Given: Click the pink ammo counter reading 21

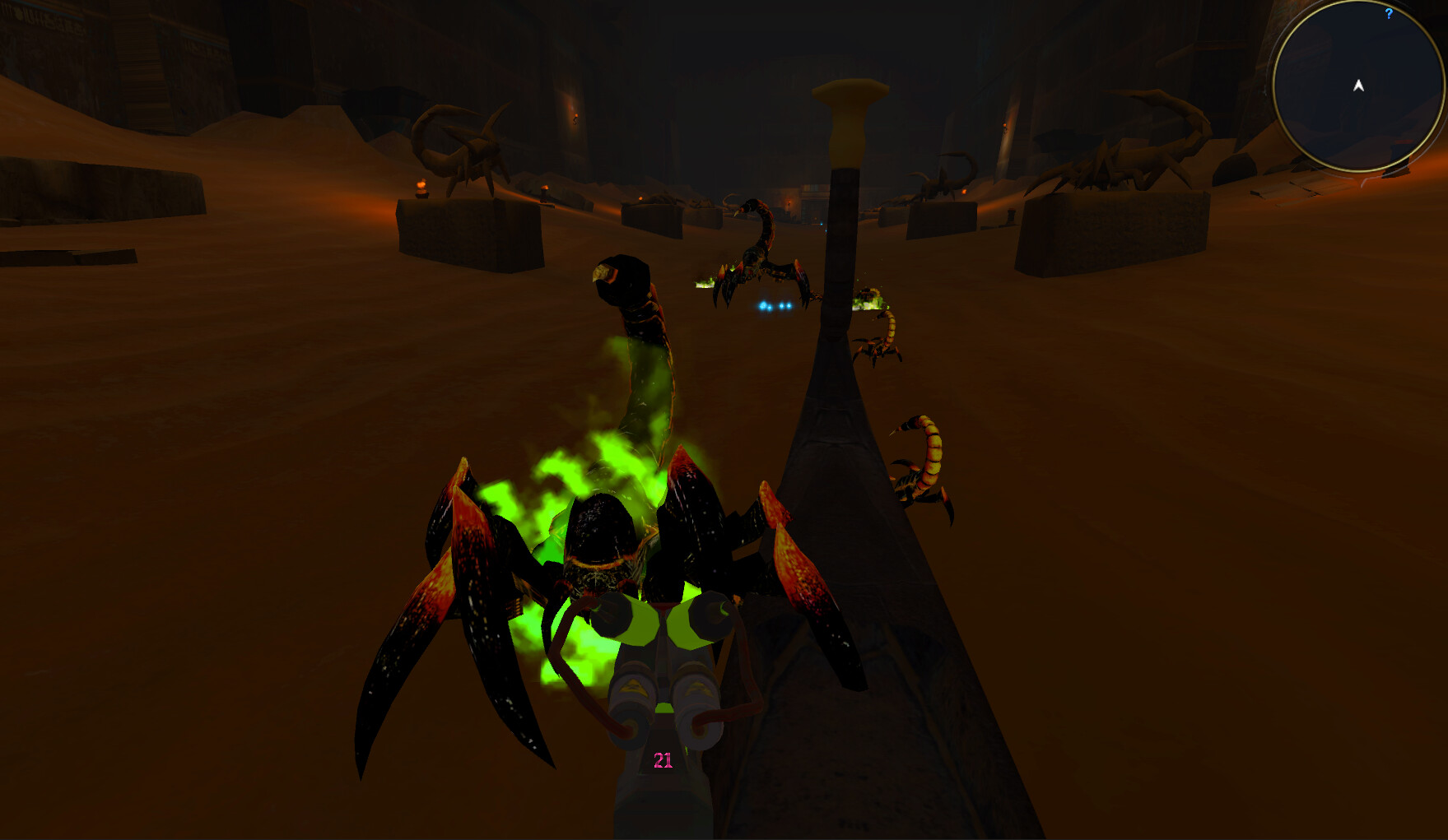Looking at the screenshot, I should [663, 761].
